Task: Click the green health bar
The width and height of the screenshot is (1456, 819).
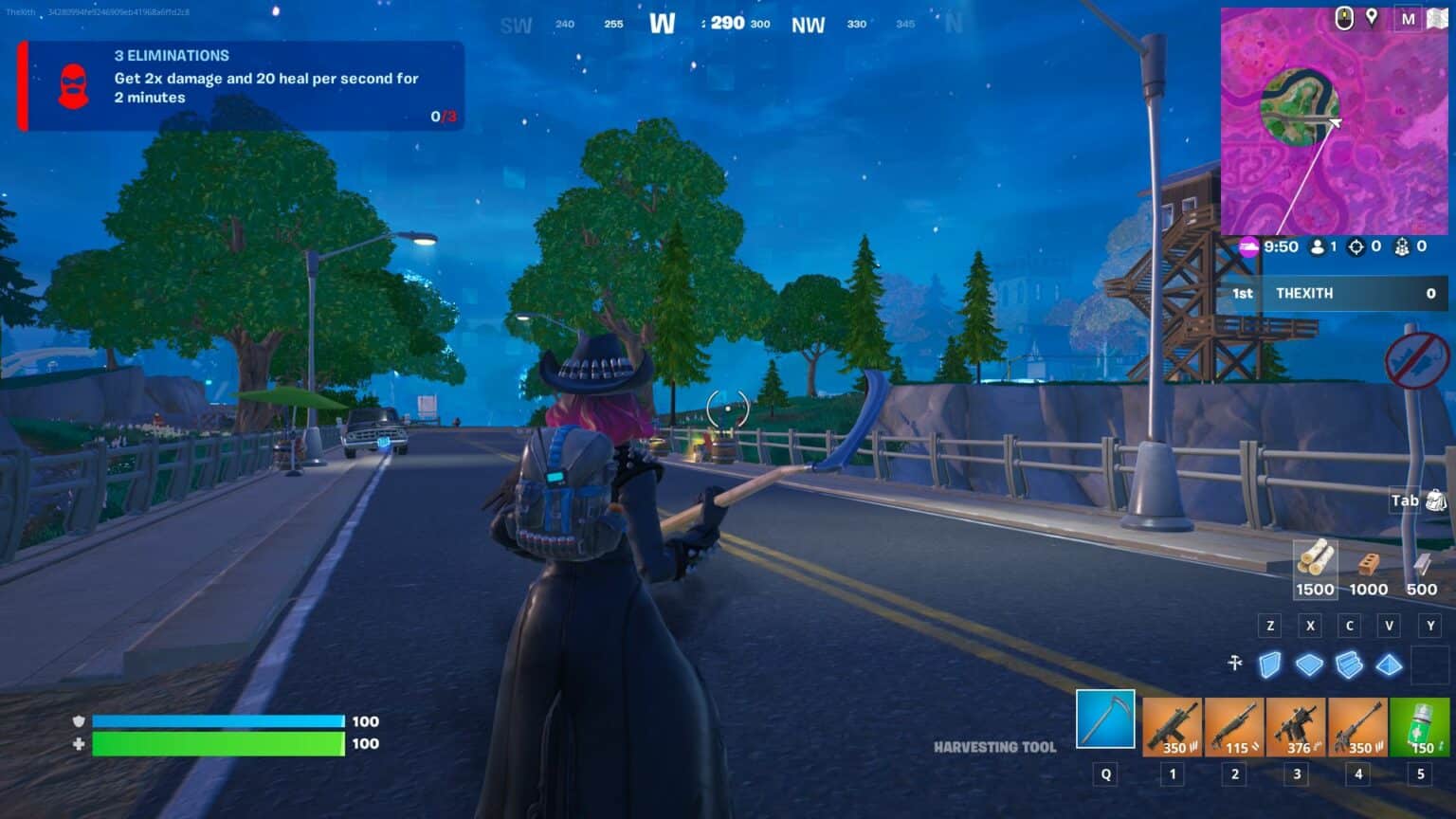Action: (x=218, y=744)
